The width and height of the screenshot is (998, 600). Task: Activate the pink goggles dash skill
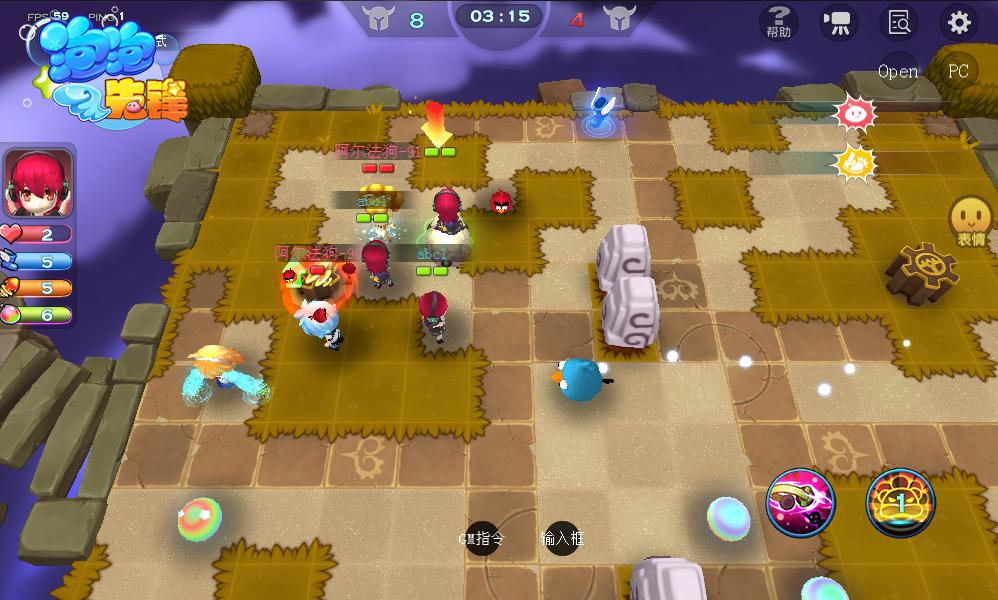(800, 502)
